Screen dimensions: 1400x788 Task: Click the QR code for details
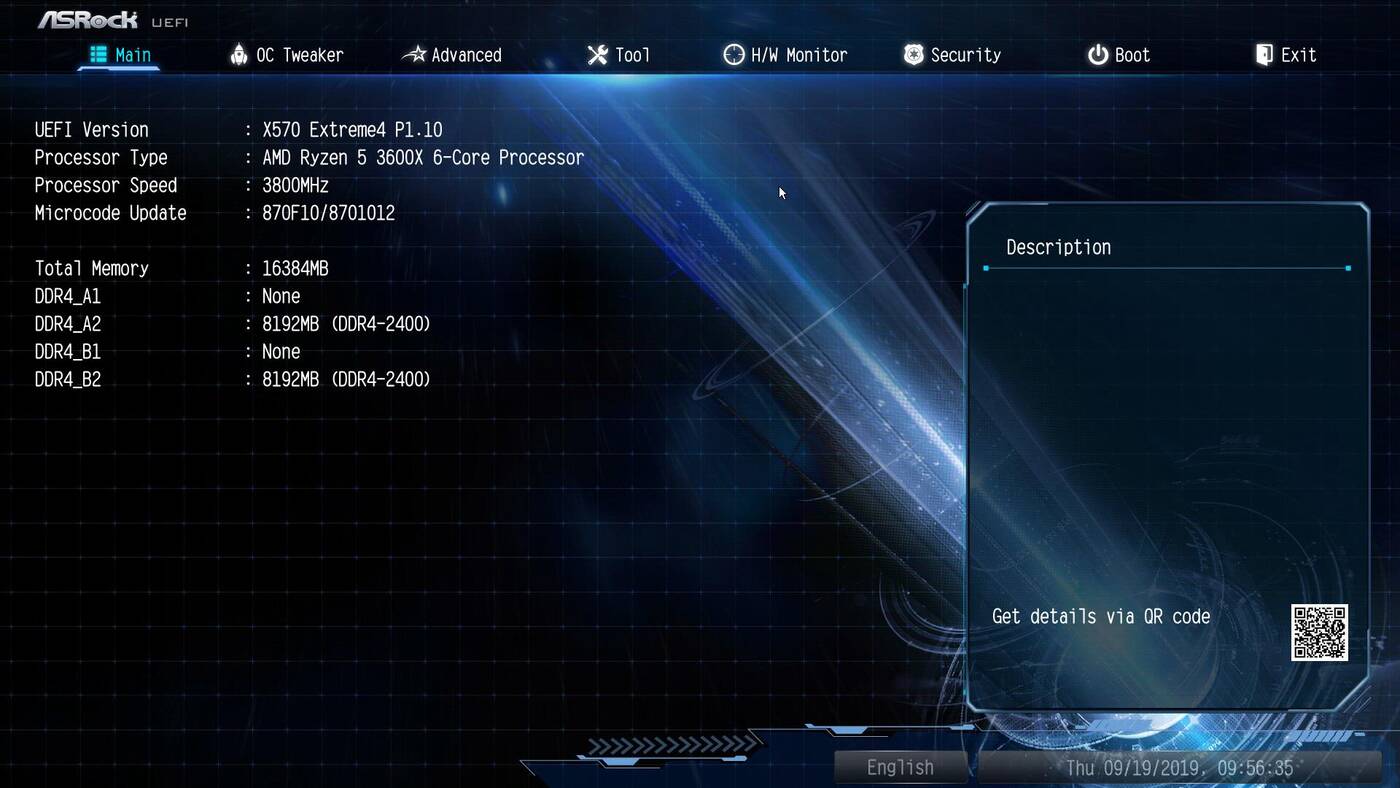pos(1319,632)
